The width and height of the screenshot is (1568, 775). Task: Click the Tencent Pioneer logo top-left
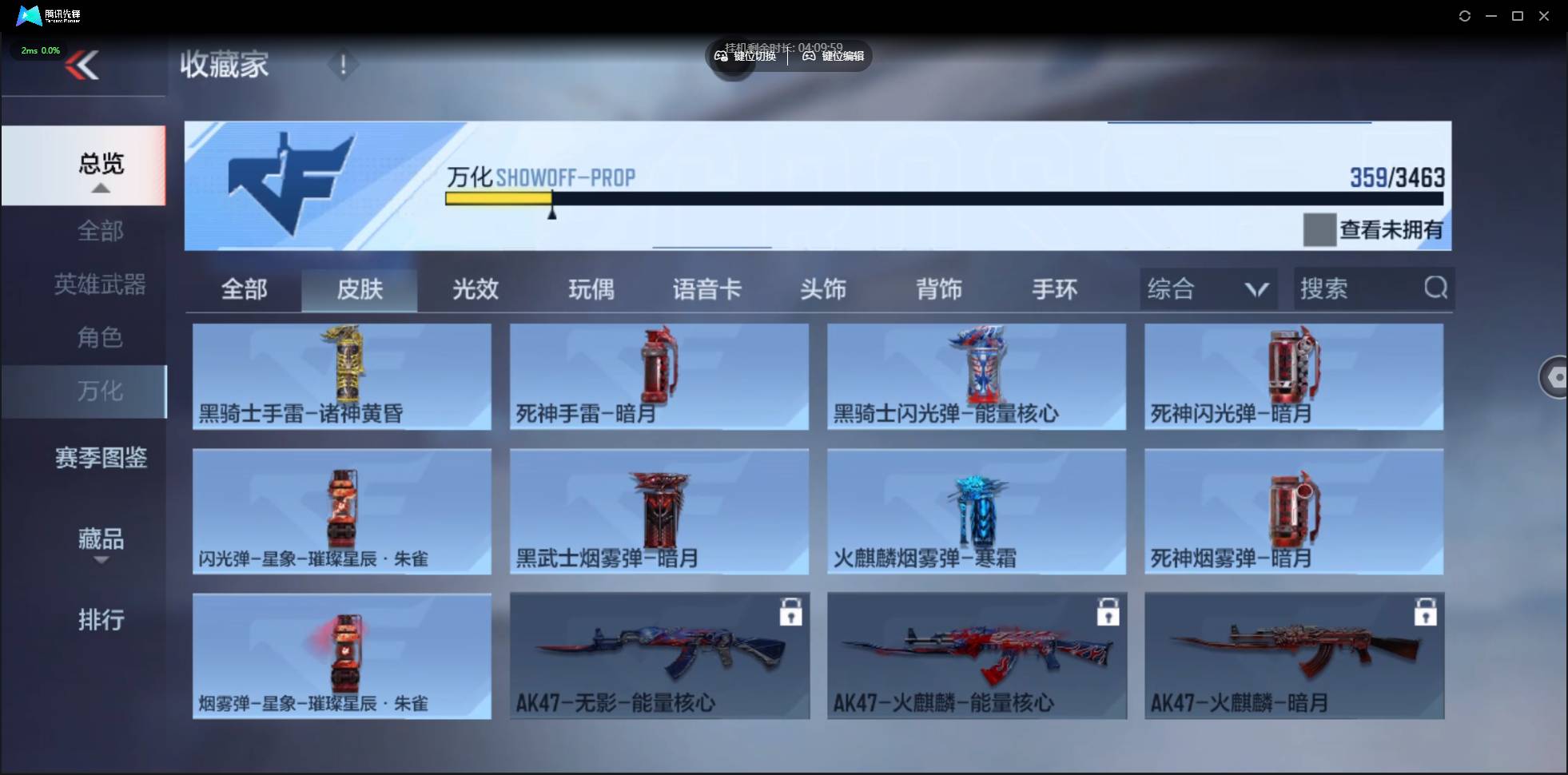pos(29,15)
